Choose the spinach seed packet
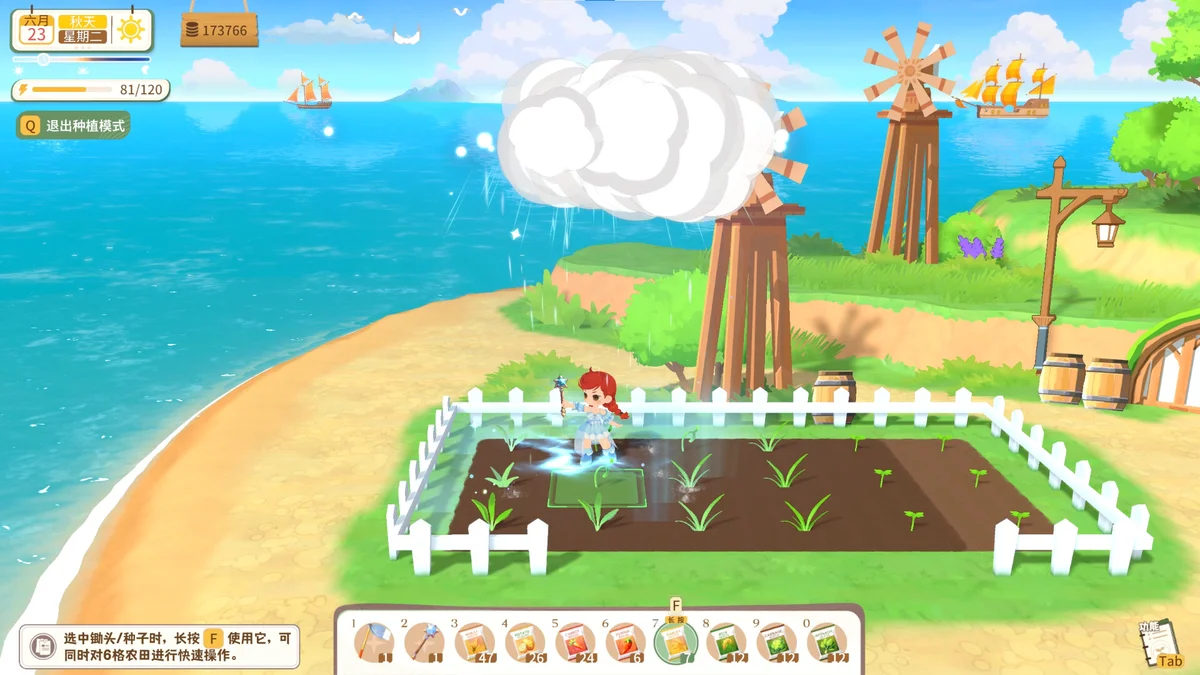Viewport: 1200px width, 675px height. point(827,642)
